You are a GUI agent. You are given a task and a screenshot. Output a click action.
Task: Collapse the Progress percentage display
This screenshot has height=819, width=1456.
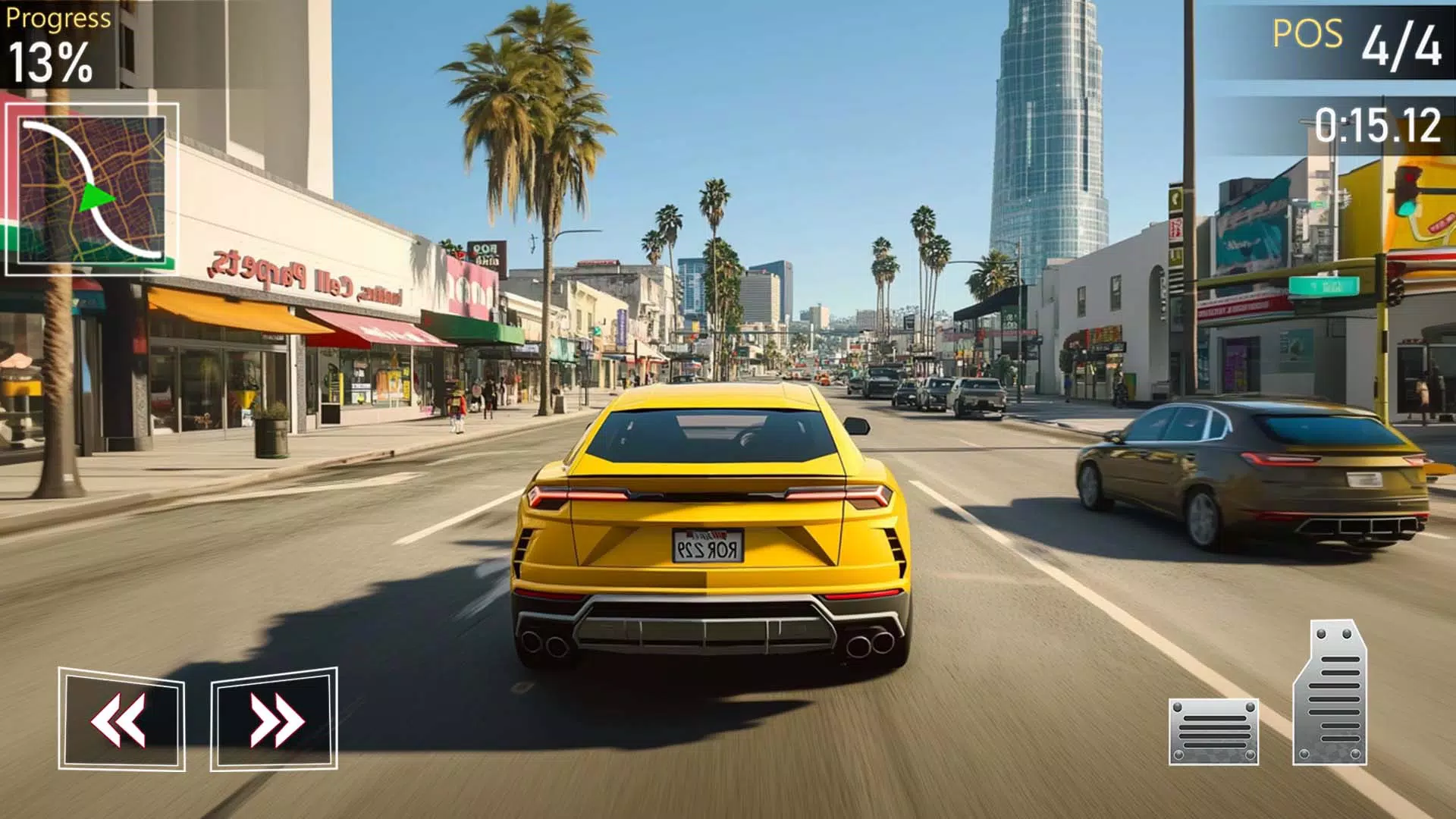tap(49, 61)
